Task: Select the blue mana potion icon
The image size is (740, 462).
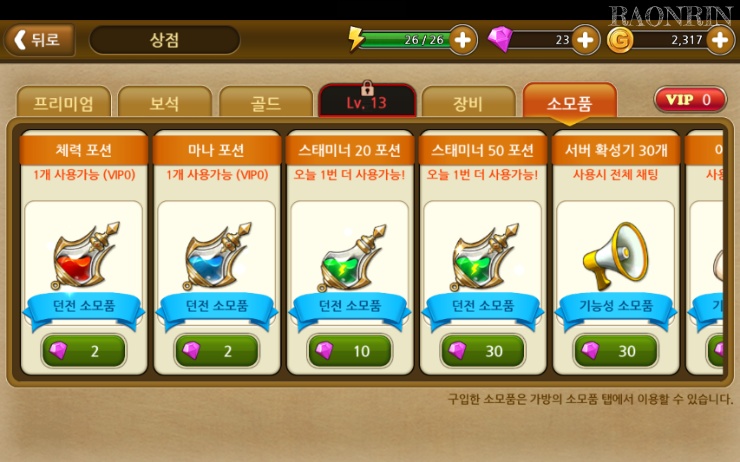Action: point(218,256)
